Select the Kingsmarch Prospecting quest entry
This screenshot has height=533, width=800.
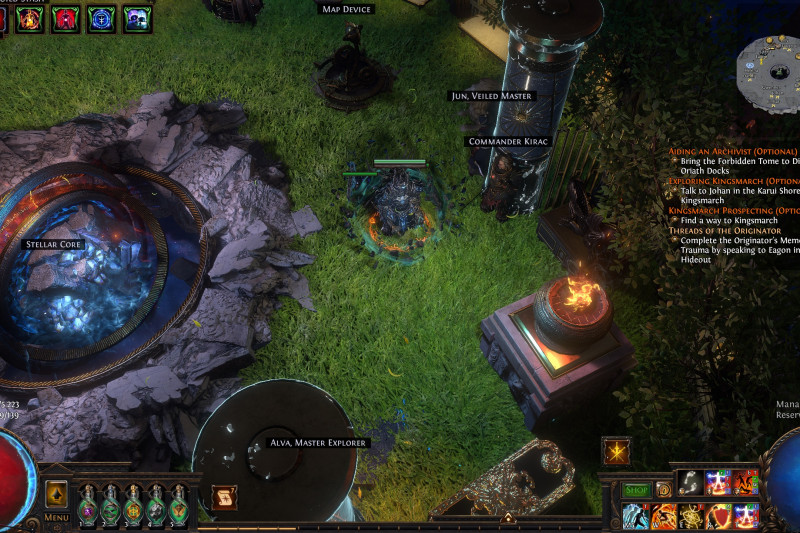tap(732, 211)
